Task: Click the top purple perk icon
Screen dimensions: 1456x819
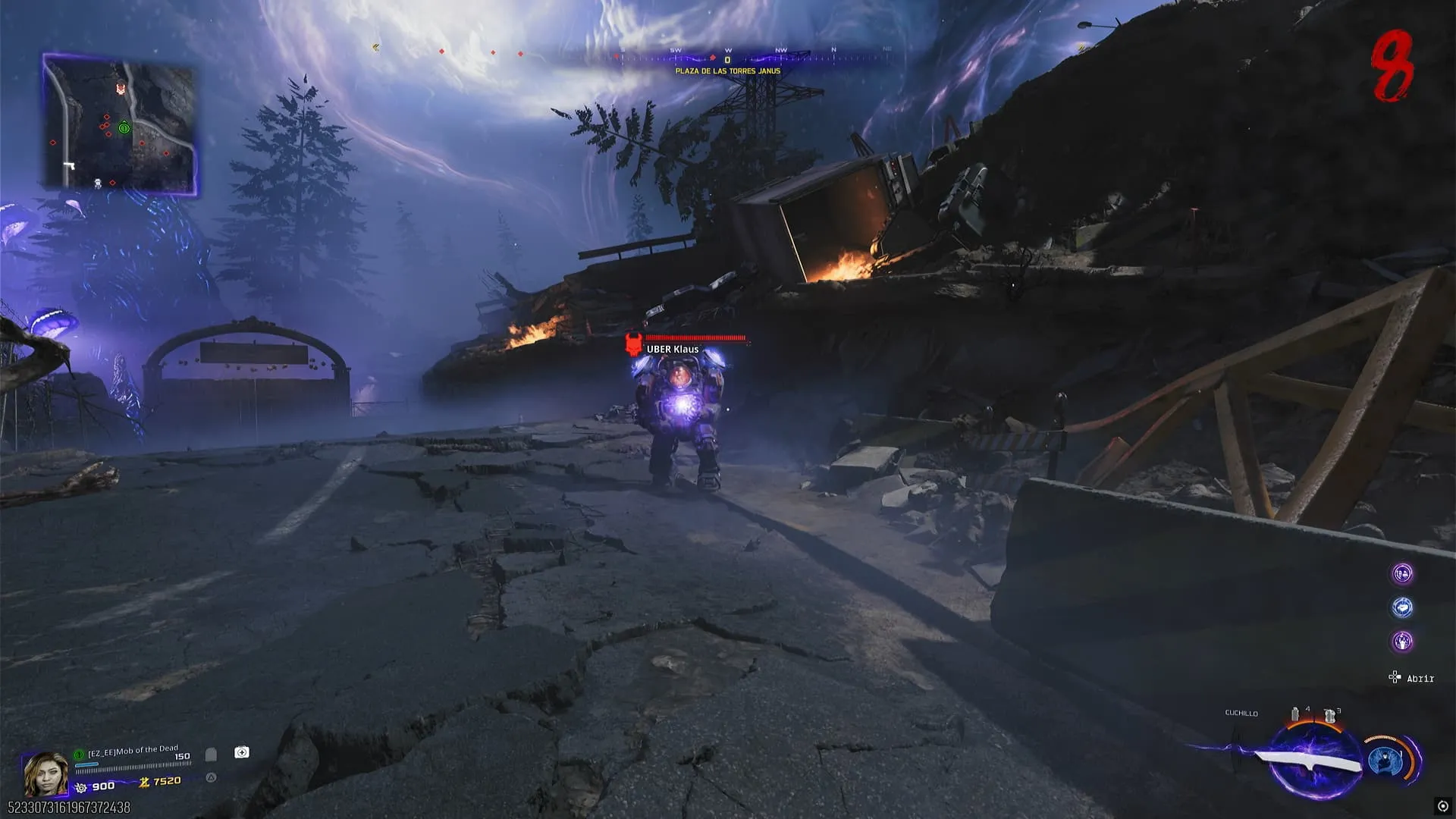Action: 1402,574
